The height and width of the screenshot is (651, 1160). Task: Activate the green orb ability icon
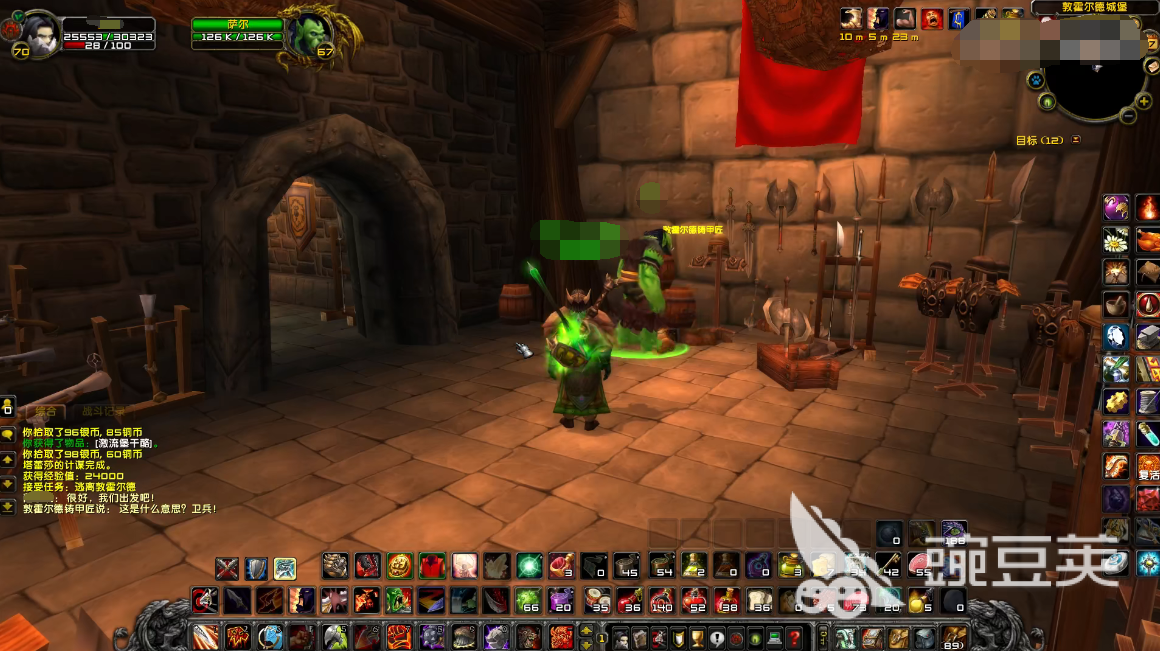(x=529, y=566)
